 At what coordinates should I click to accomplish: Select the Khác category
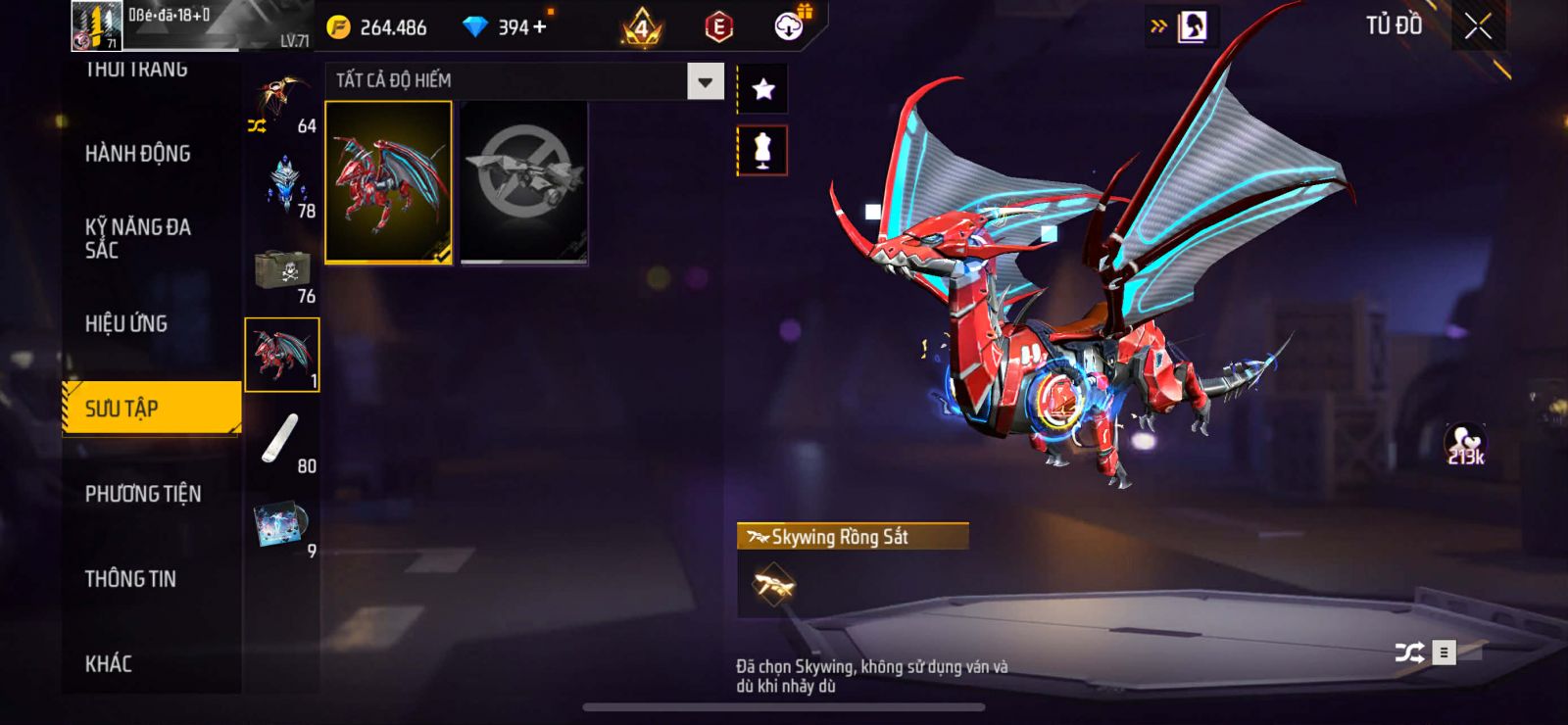[x=109, y=664]
